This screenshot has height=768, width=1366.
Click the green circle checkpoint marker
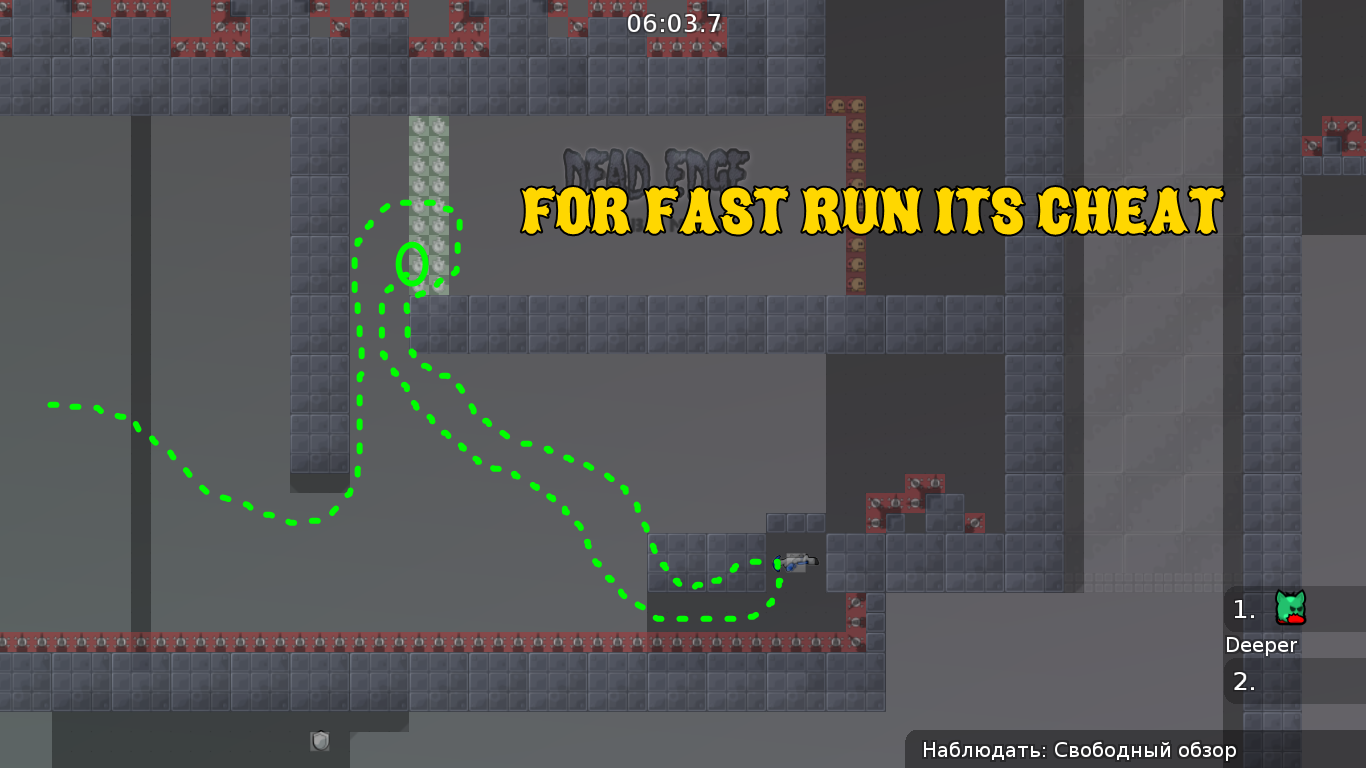tap(413, 262)
